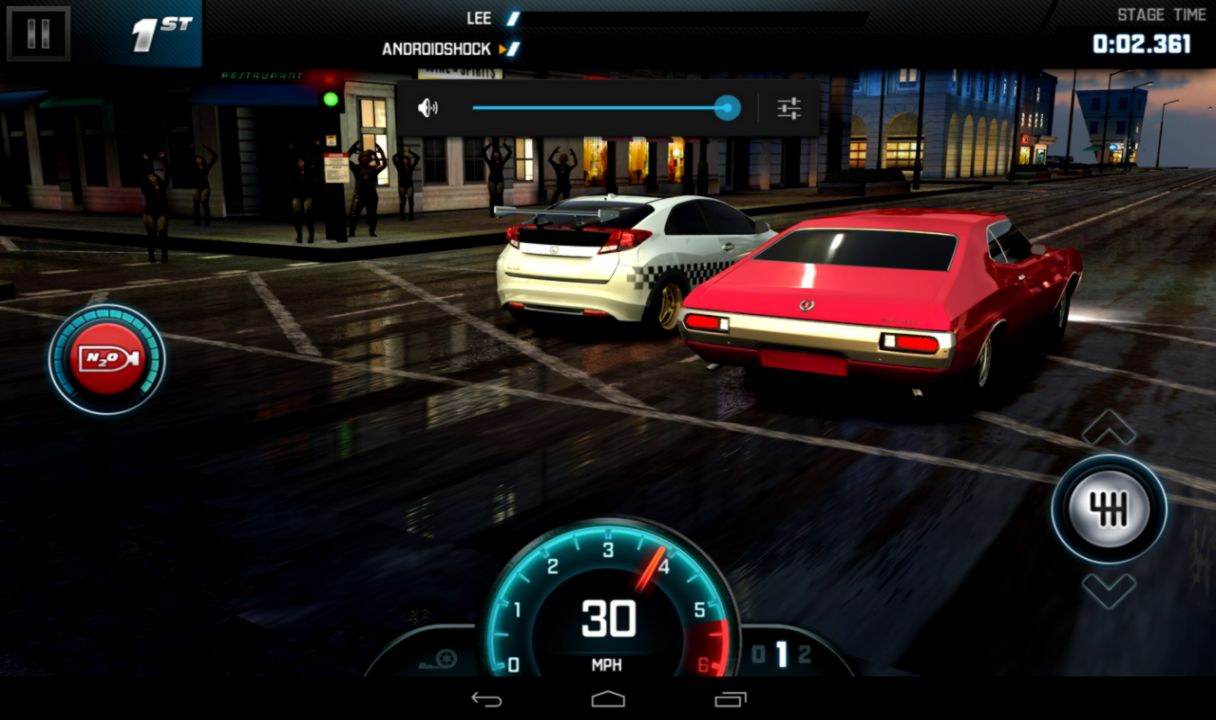Tap the gear shifter button

tap(1108, 509)
